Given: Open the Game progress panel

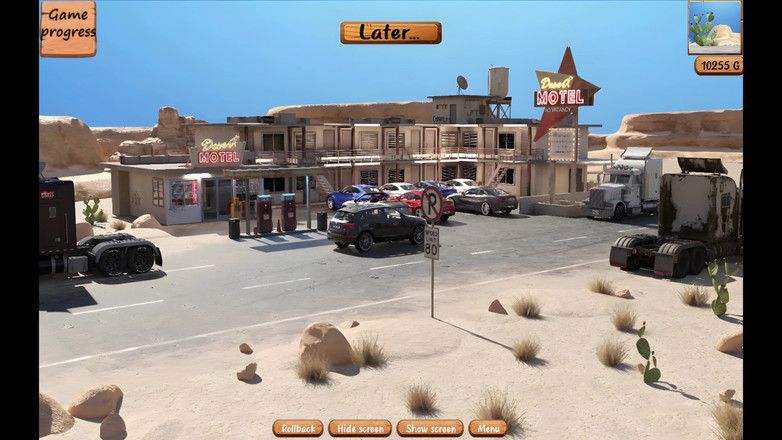Looking at the screenshot, I should [x=68, y=28].
